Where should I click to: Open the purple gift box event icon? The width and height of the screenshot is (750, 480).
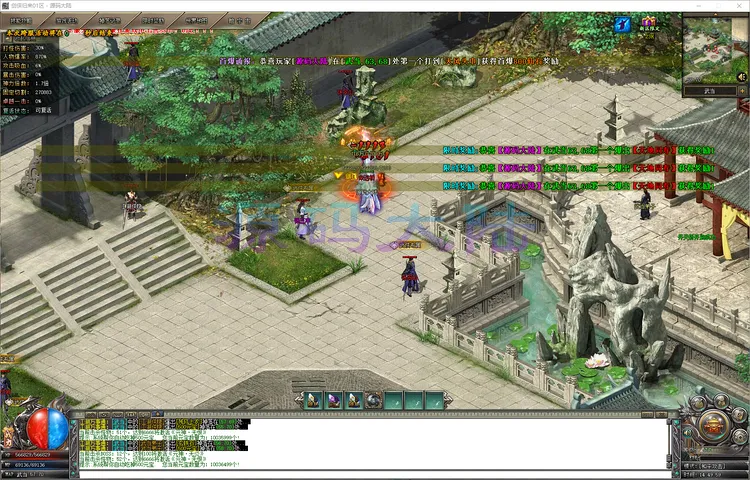click(x=648, y=23)
